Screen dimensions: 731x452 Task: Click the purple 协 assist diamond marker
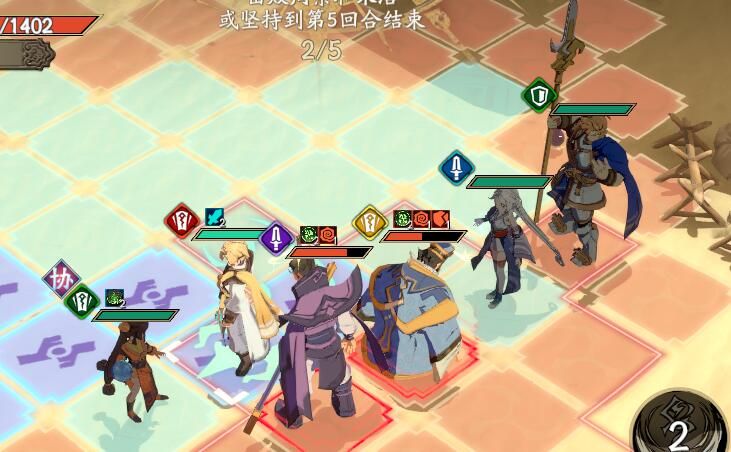click(61, 279)
